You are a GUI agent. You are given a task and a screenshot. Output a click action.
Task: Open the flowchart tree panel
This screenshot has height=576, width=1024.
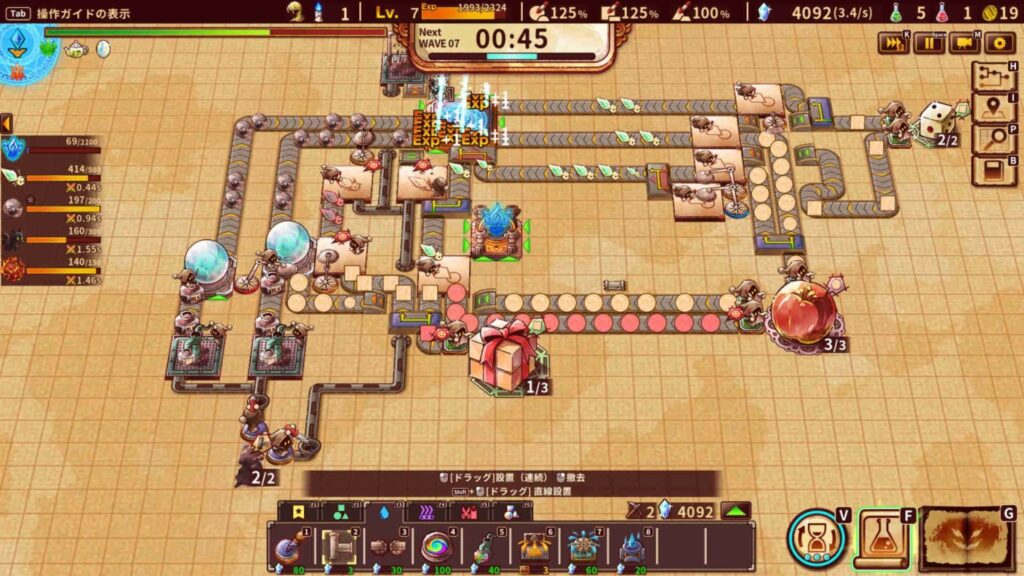991,79
